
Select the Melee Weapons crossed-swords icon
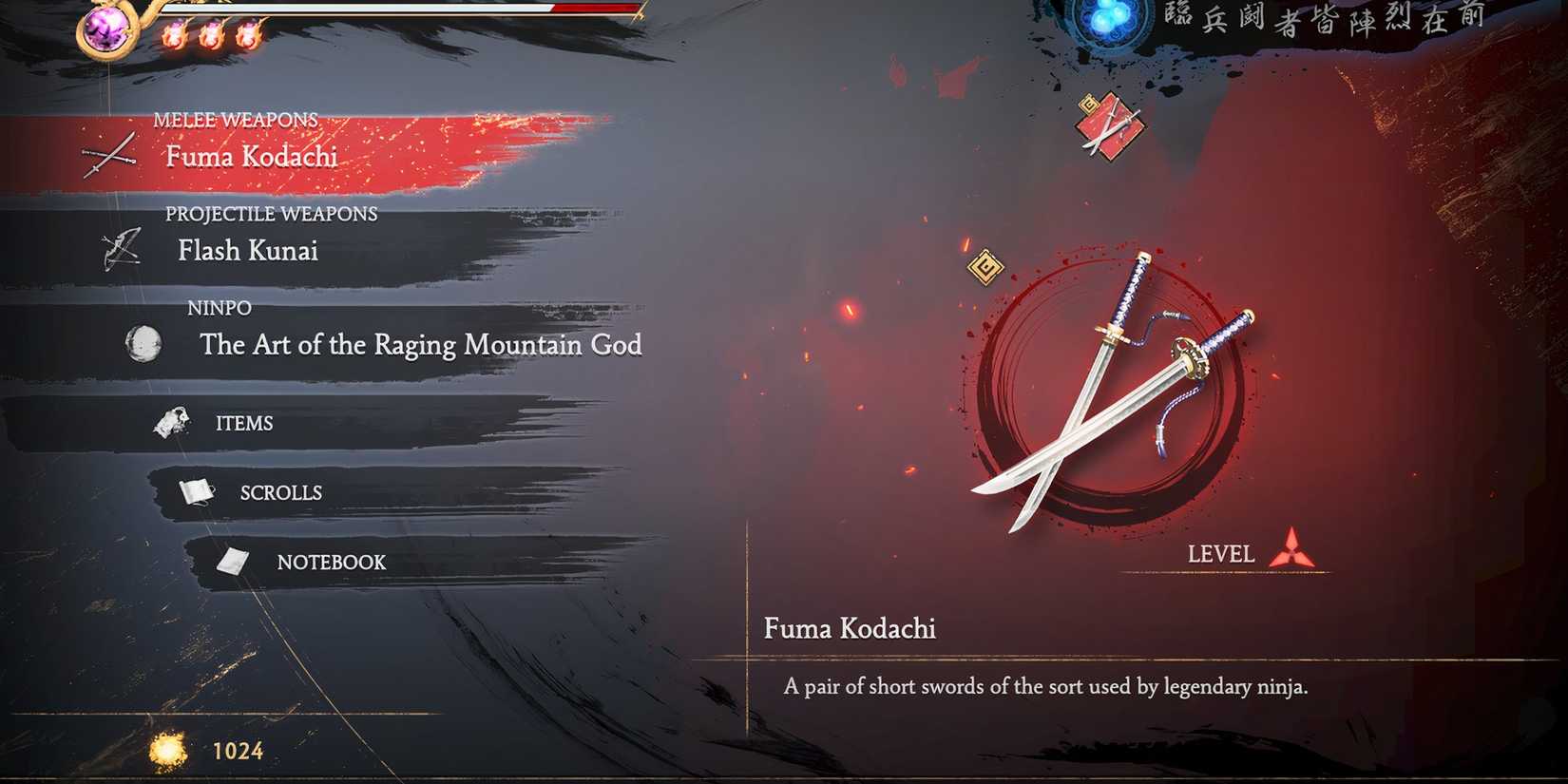(107, 155)
